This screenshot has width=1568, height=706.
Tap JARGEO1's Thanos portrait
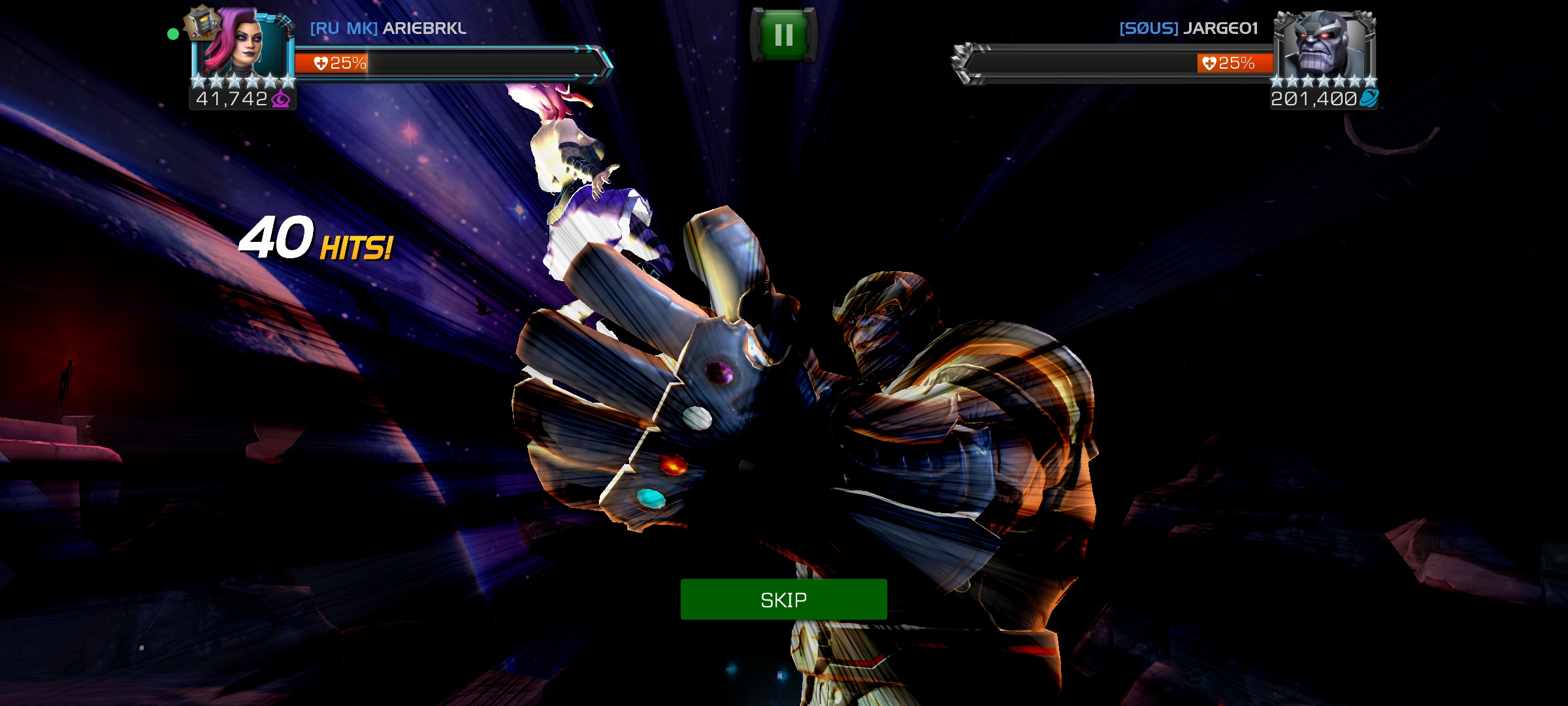pyautogui.click(x=1324, y=44)
